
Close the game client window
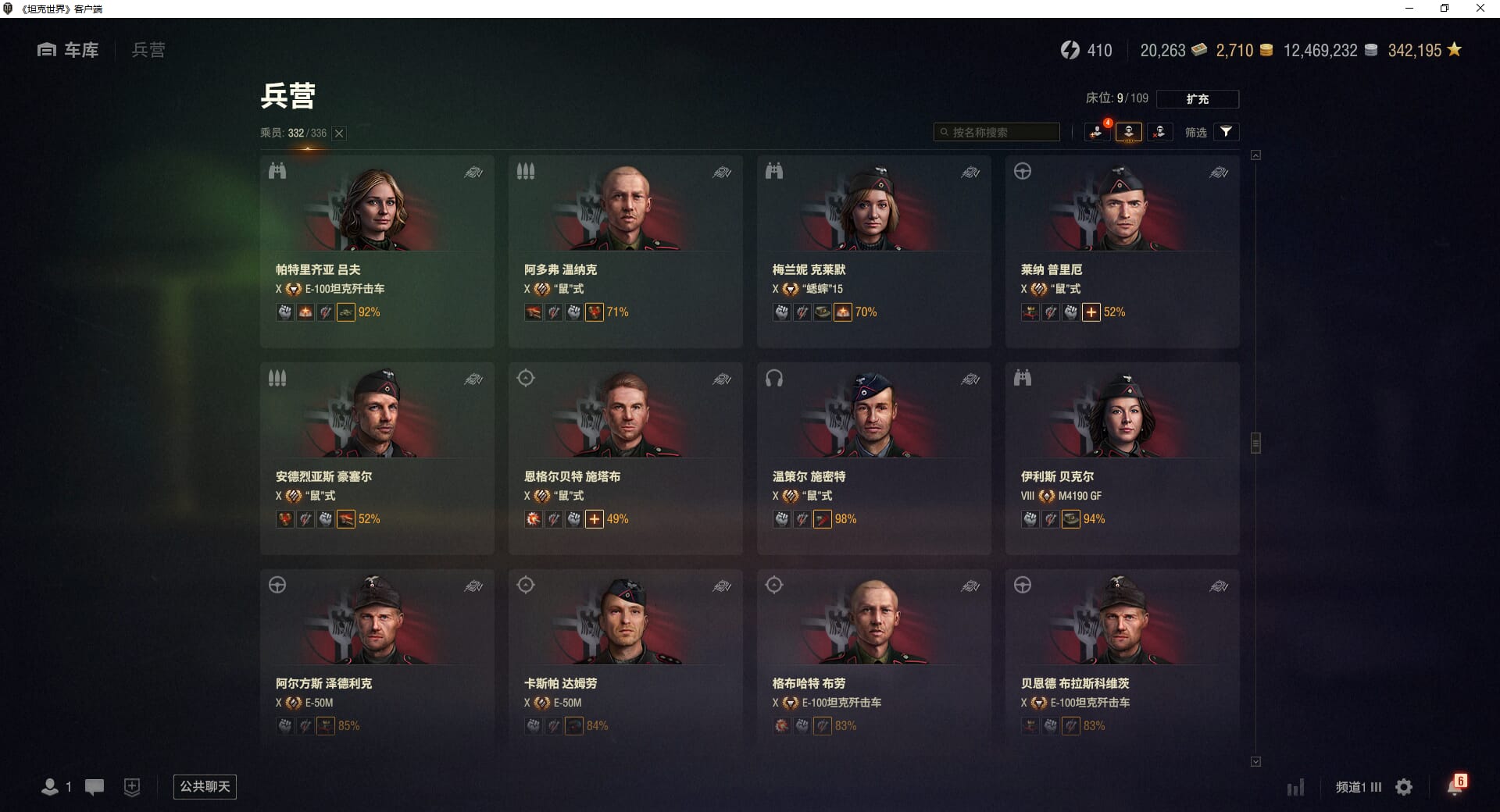1480,9
